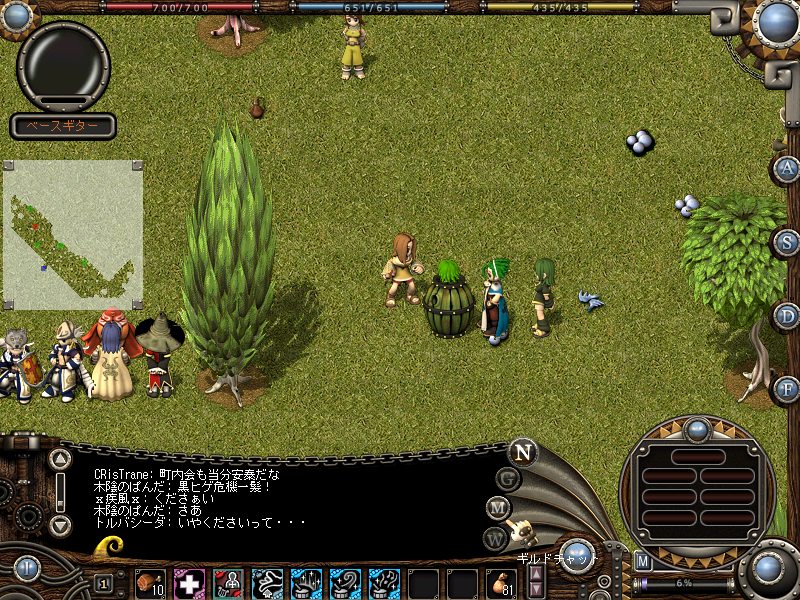800x600 pixels.
Task: Open the F side button
Action: coord(788,388)
